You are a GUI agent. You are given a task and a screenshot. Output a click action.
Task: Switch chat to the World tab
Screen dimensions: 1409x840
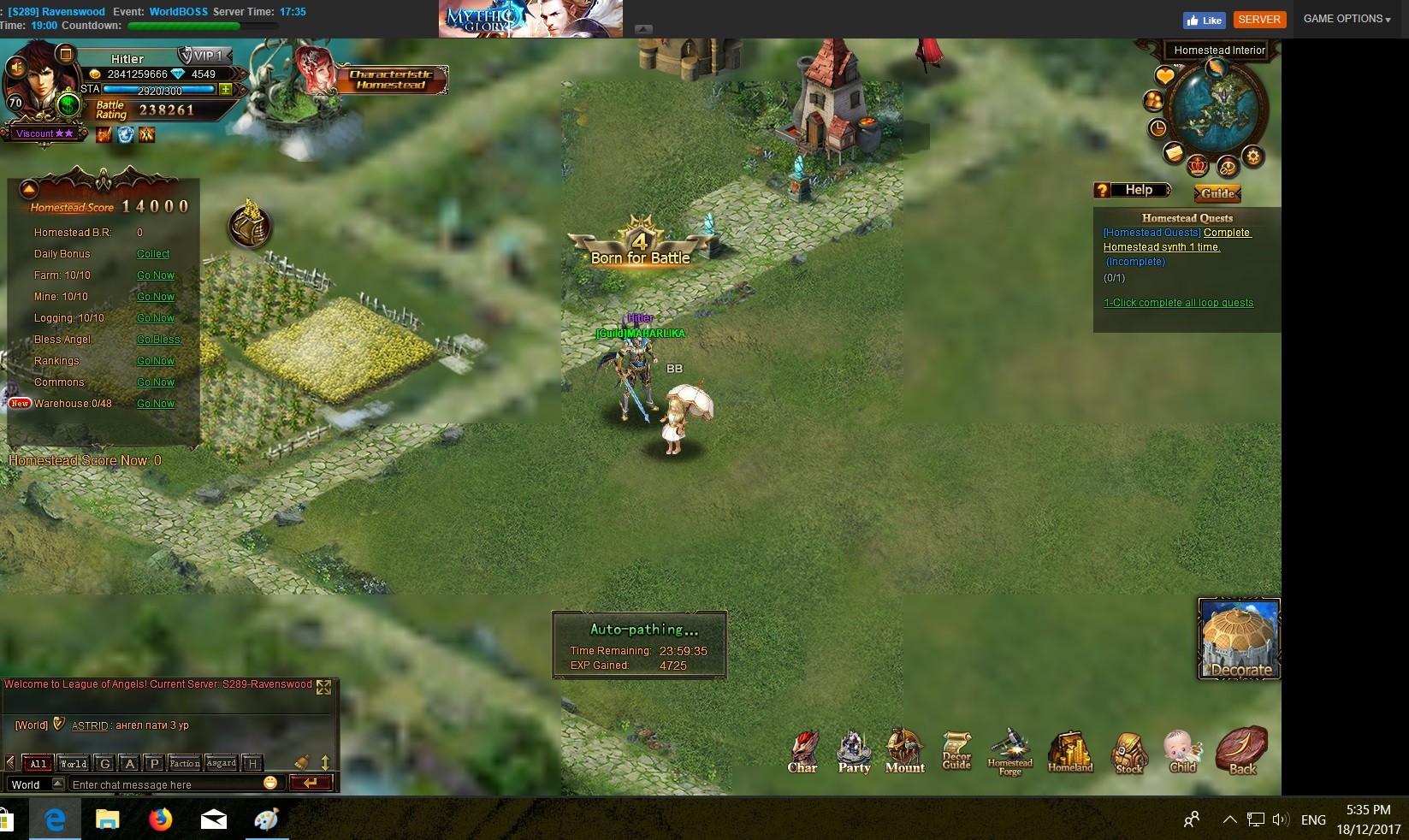[x=73, y=763]
